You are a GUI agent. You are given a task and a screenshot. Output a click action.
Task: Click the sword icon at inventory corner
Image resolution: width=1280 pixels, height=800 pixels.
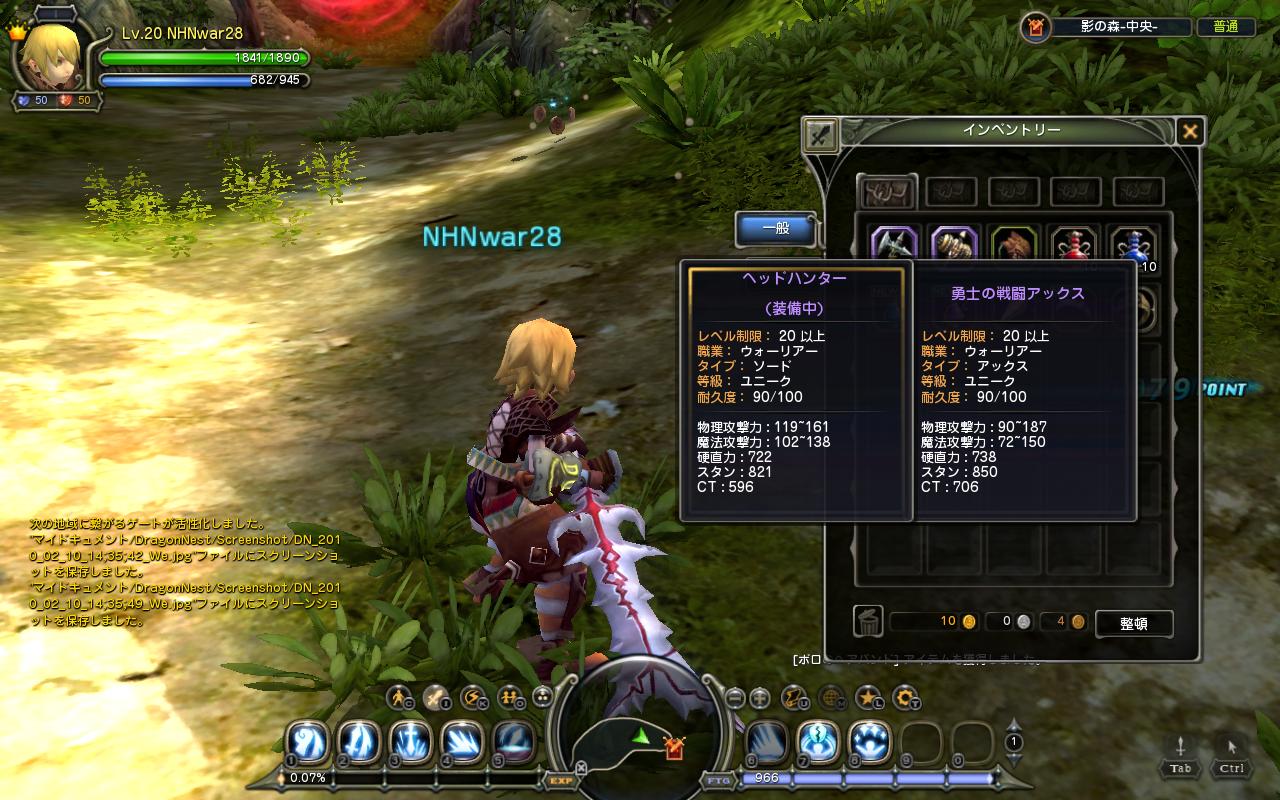coord(821,134)
